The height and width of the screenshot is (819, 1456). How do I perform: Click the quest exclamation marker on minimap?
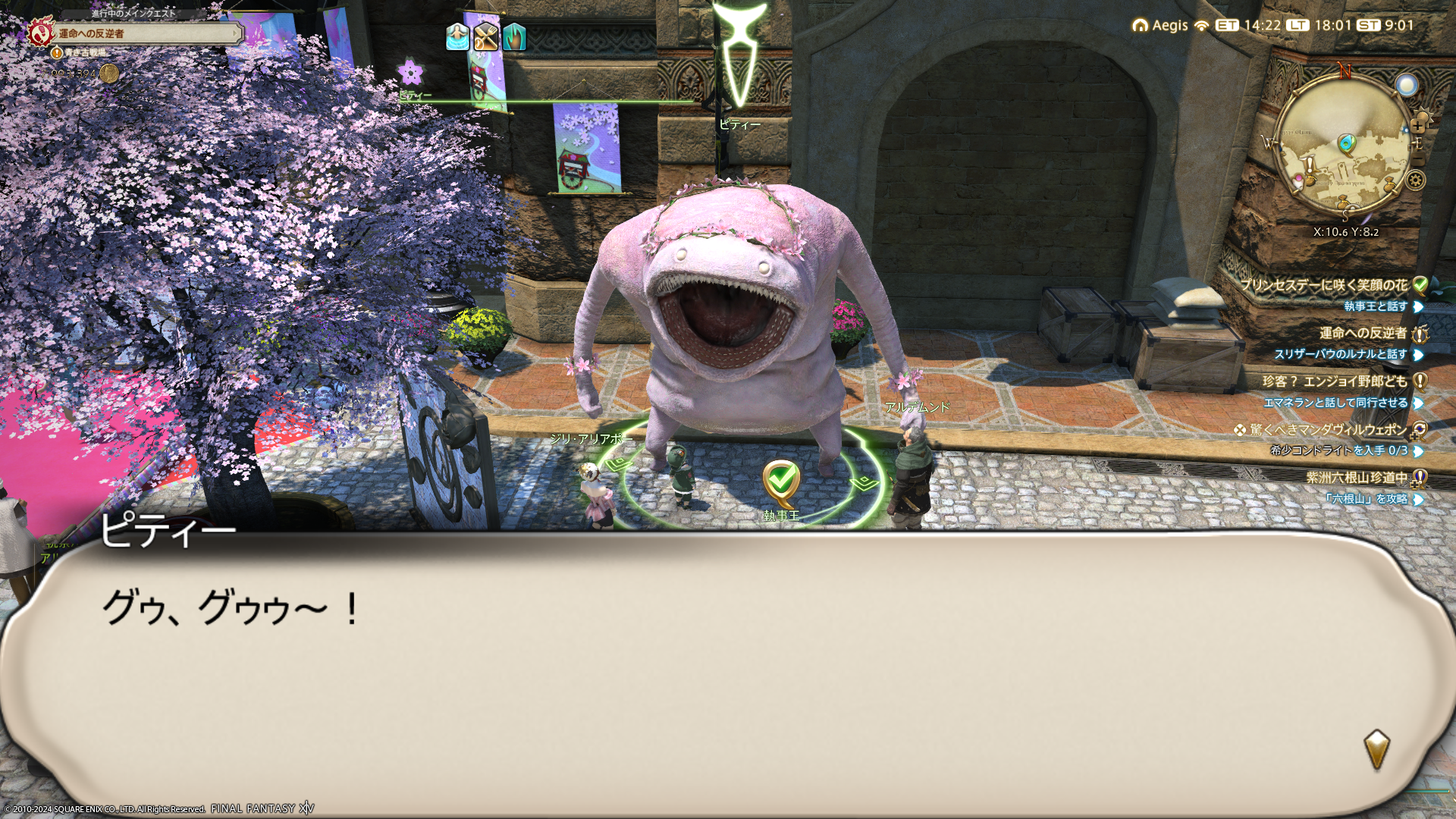tap(1310, 165)
